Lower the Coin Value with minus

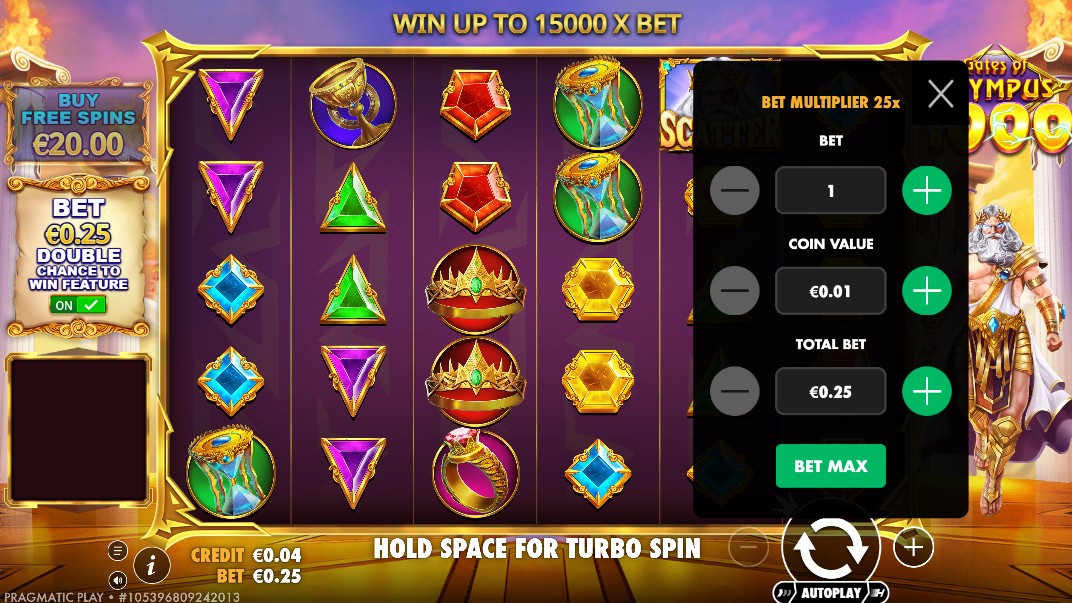(735, 291)
